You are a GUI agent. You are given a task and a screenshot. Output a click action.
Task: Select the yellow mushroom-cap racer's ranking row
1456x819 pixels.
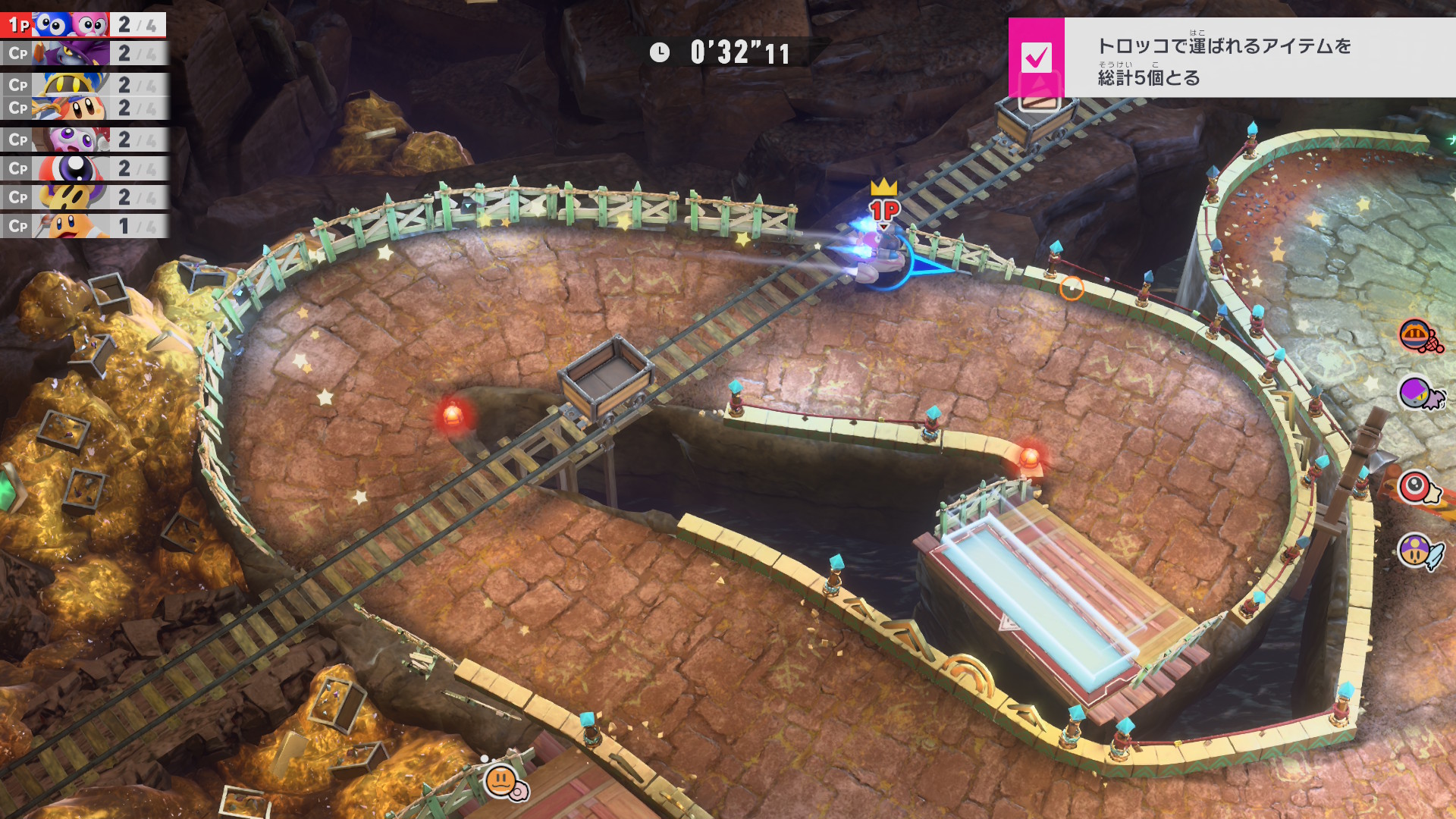pos(83,197)
